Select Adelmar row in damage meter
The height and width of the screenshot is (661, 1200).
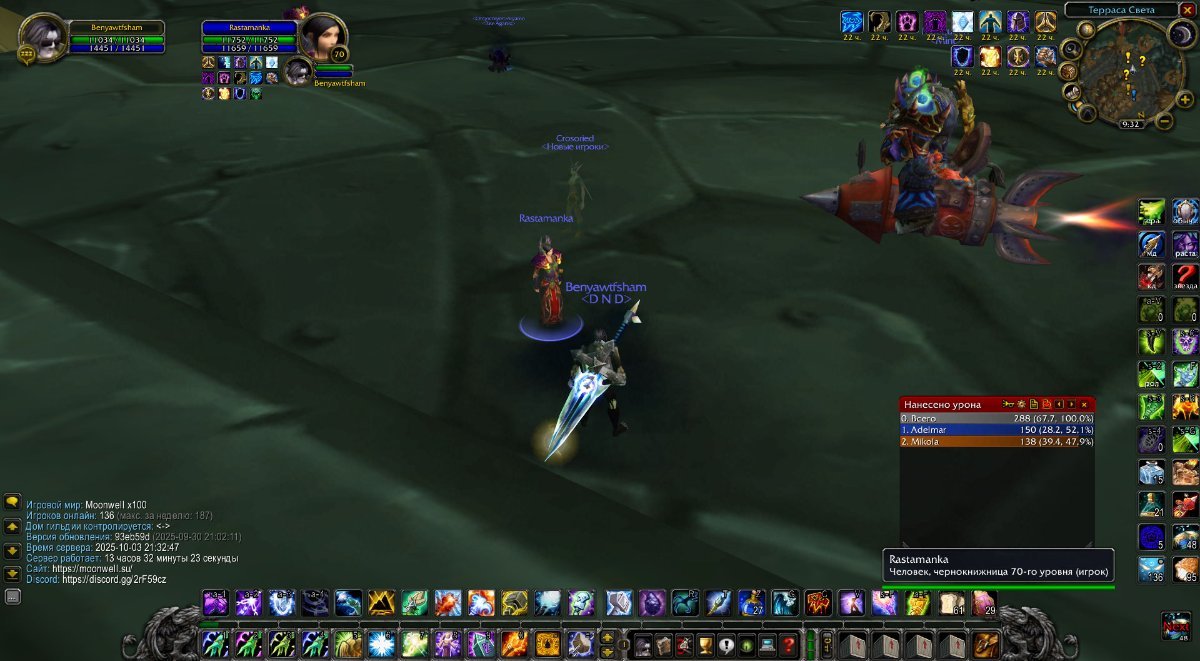(996, 429)
